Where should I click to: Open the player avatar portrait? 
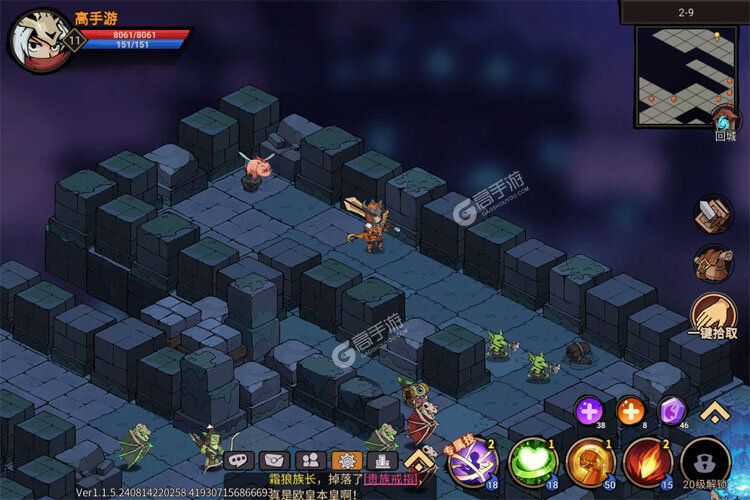(36, 39)
